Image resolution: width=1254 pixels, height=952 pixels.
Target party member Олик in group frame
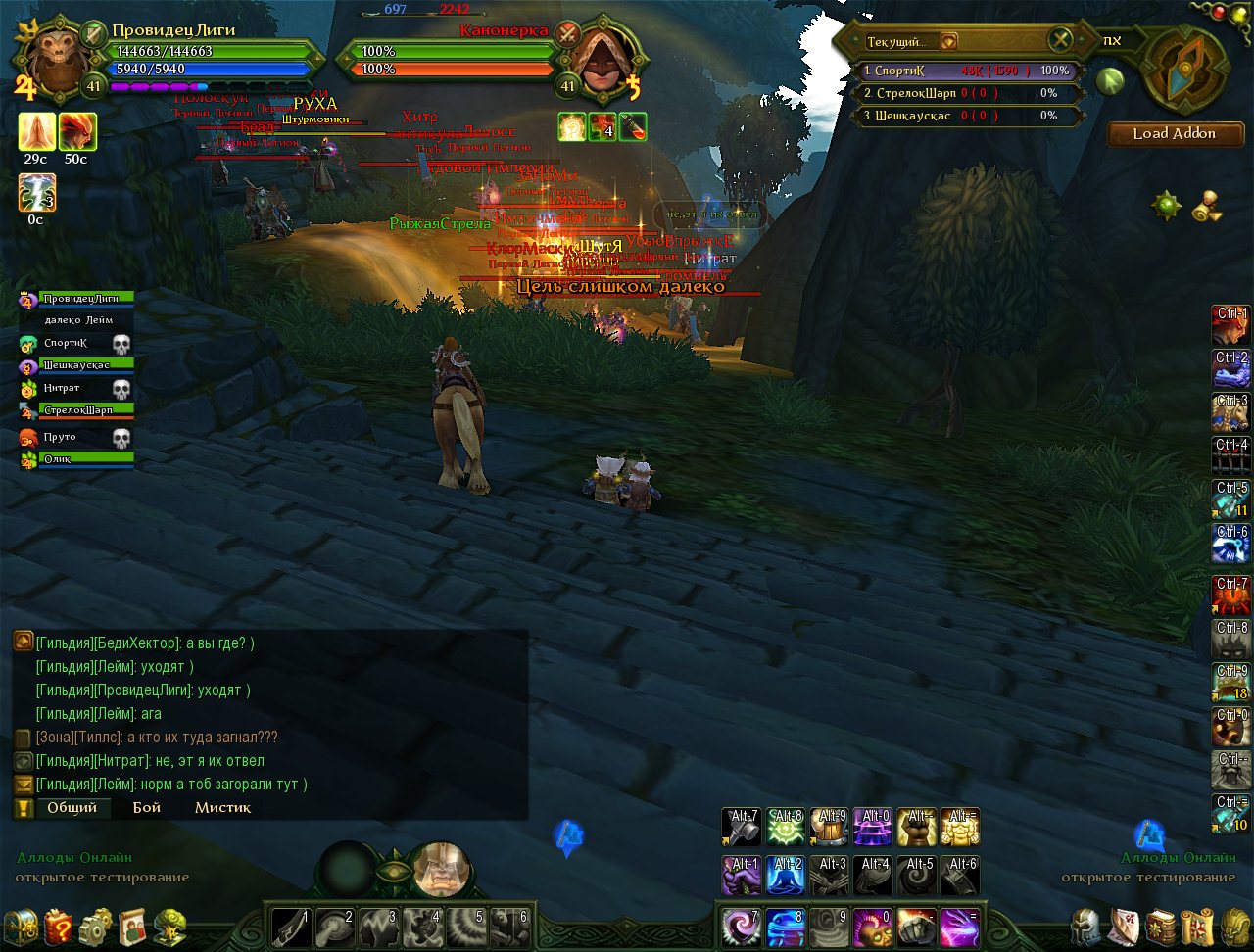tap(86, 458)
